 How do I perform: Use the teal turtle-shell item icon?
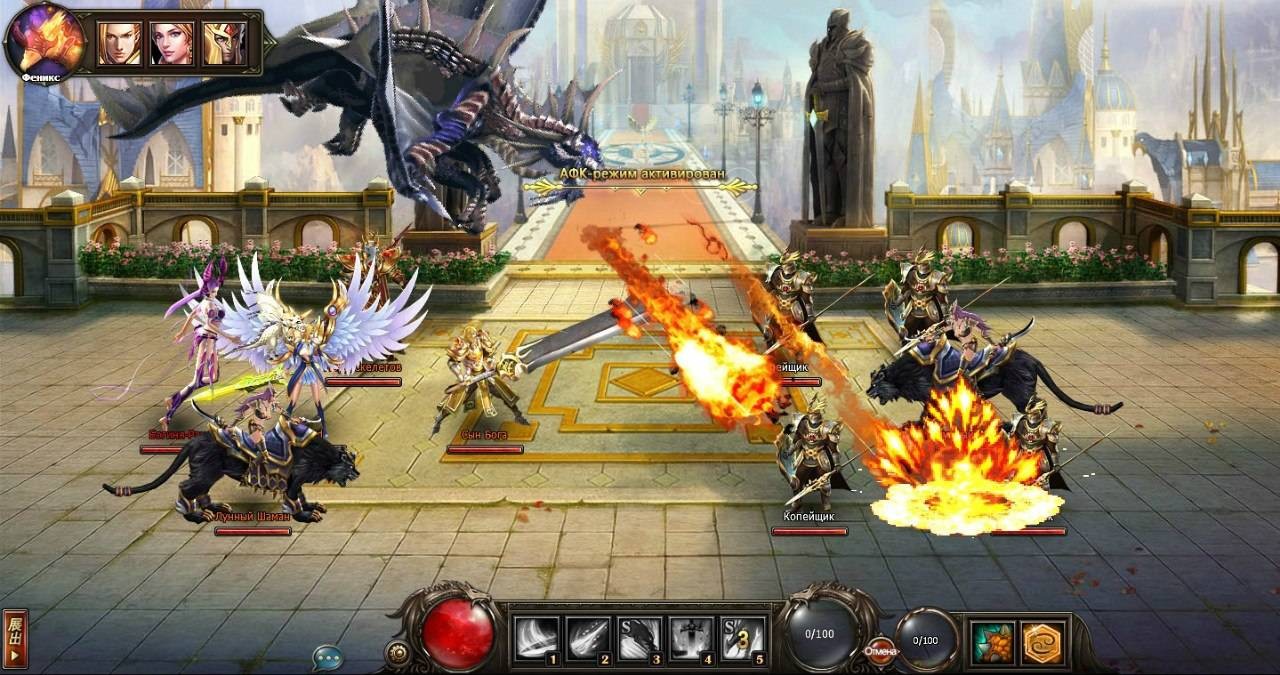click(994, 642)
